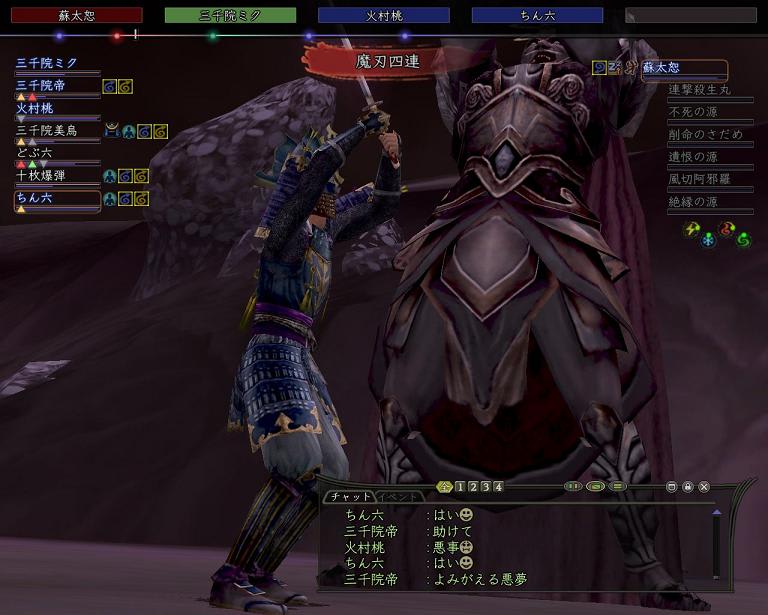Target enemy 連撃殺生丸

click(x=699, y=90)
